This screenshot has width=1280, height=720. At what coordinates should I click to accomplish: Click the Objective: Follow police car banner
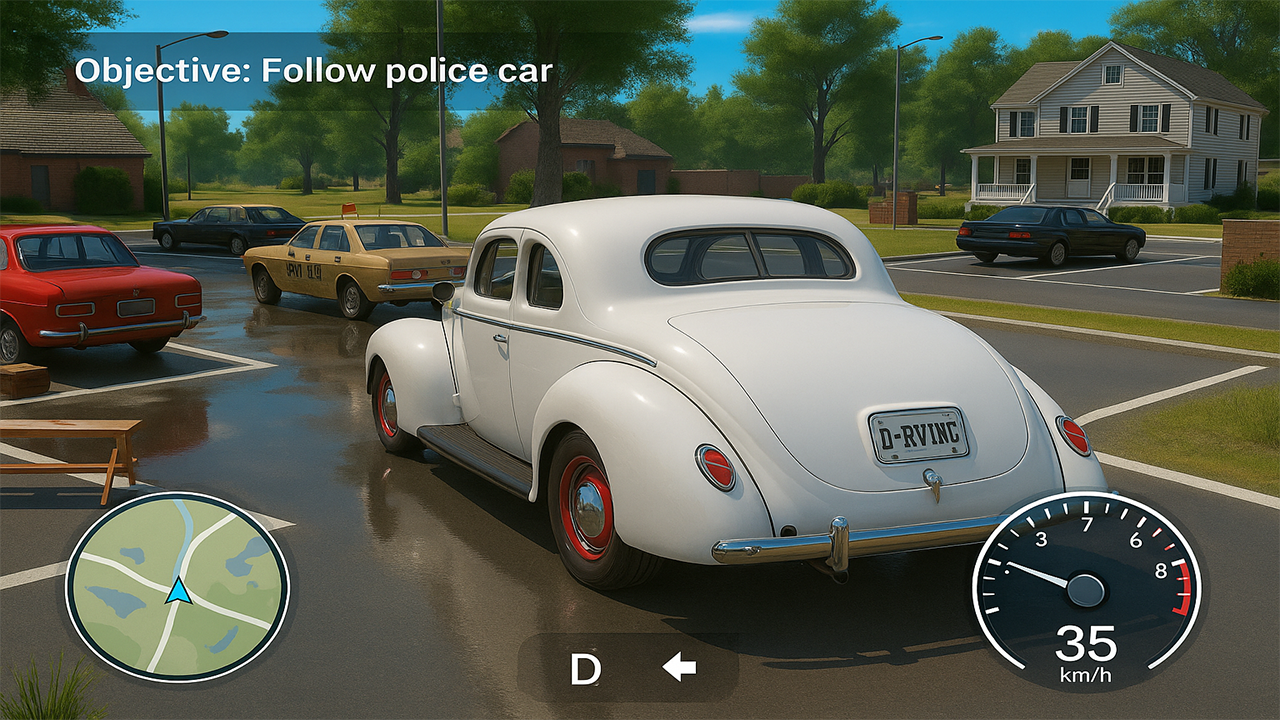[x=317, y=70]
